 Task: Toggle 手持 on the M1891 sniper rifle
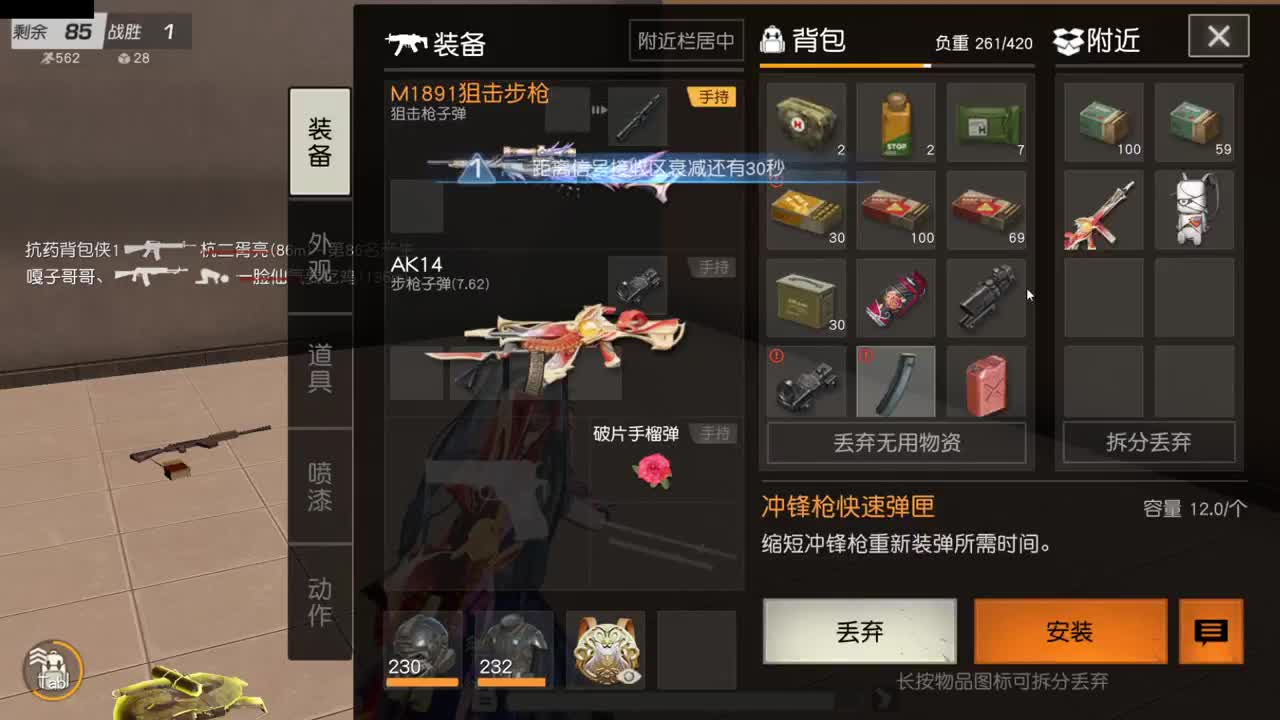713,97
